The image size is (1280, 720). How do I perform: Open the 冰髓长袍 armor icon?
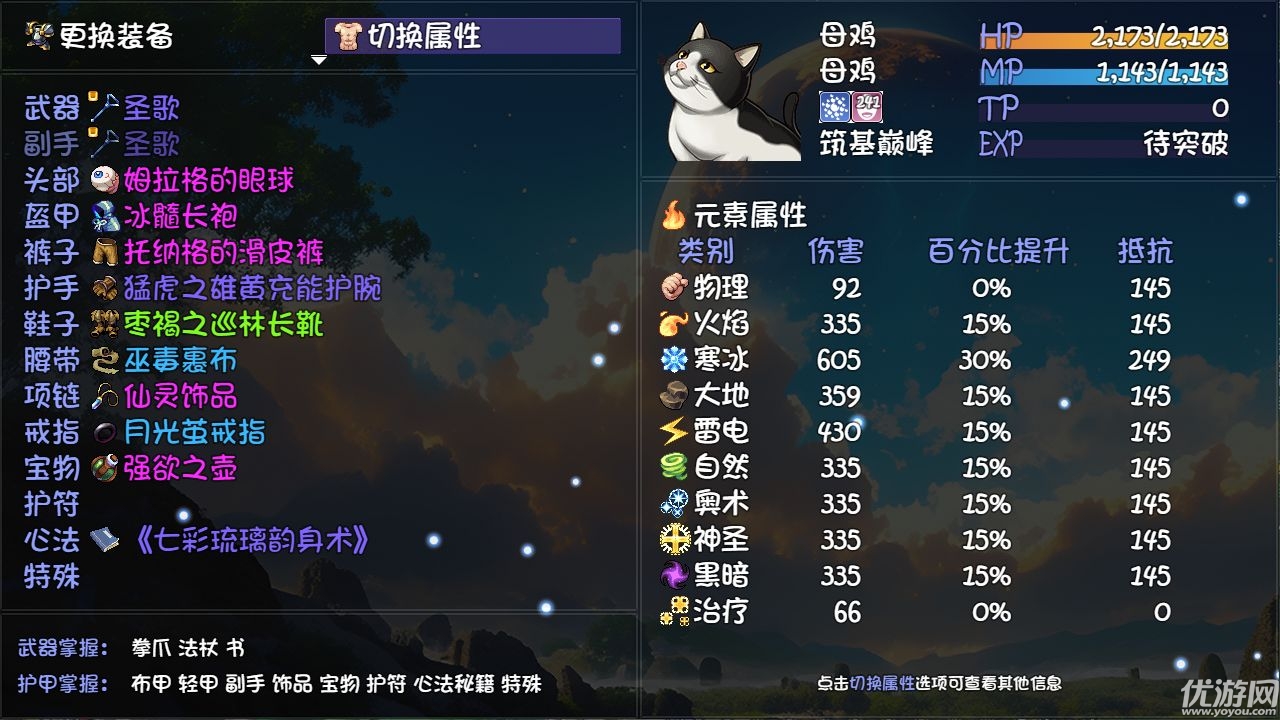point(103,216)
